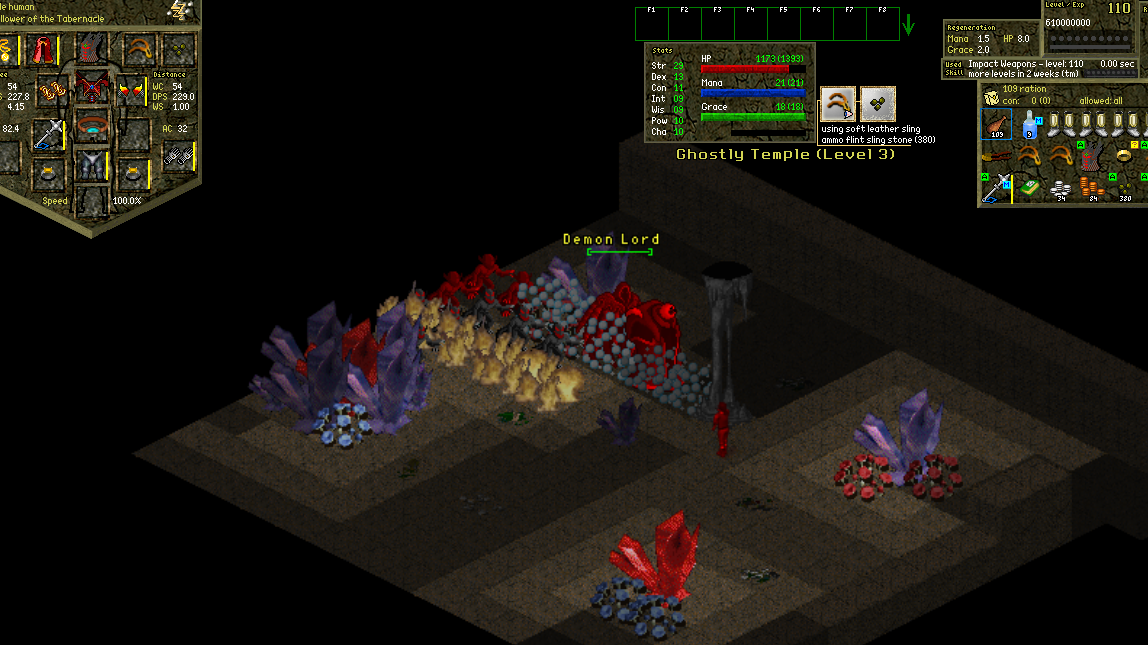Select the flint sling stone ammo icon
Viewport: 1148px width, 645px height.
pos(877,104)
